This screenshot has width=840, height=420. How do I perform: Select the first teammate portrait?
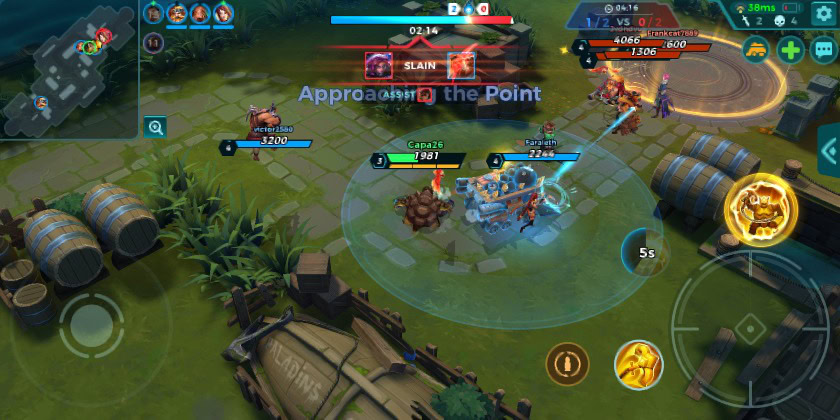tap(154, 13)
